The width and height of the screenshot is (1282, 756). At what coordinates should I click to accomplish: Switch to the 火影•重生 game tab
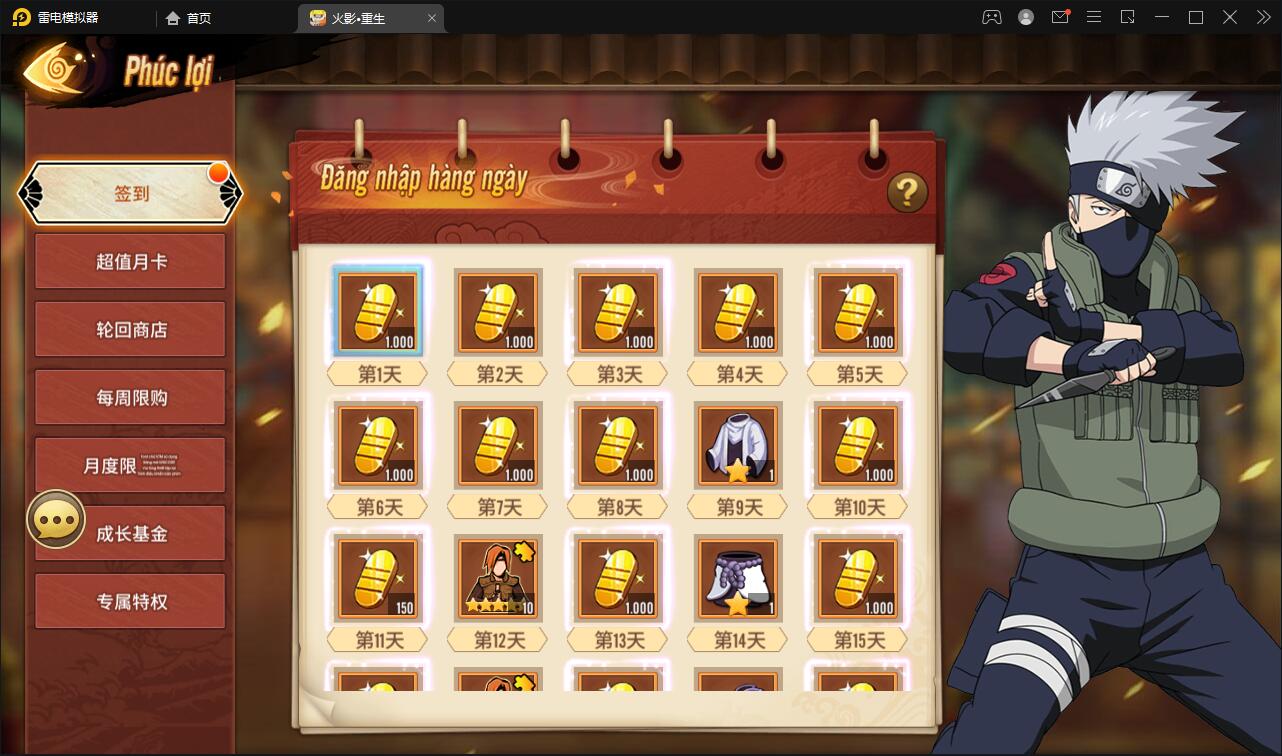pyautogui.click(x=357, y=17)
